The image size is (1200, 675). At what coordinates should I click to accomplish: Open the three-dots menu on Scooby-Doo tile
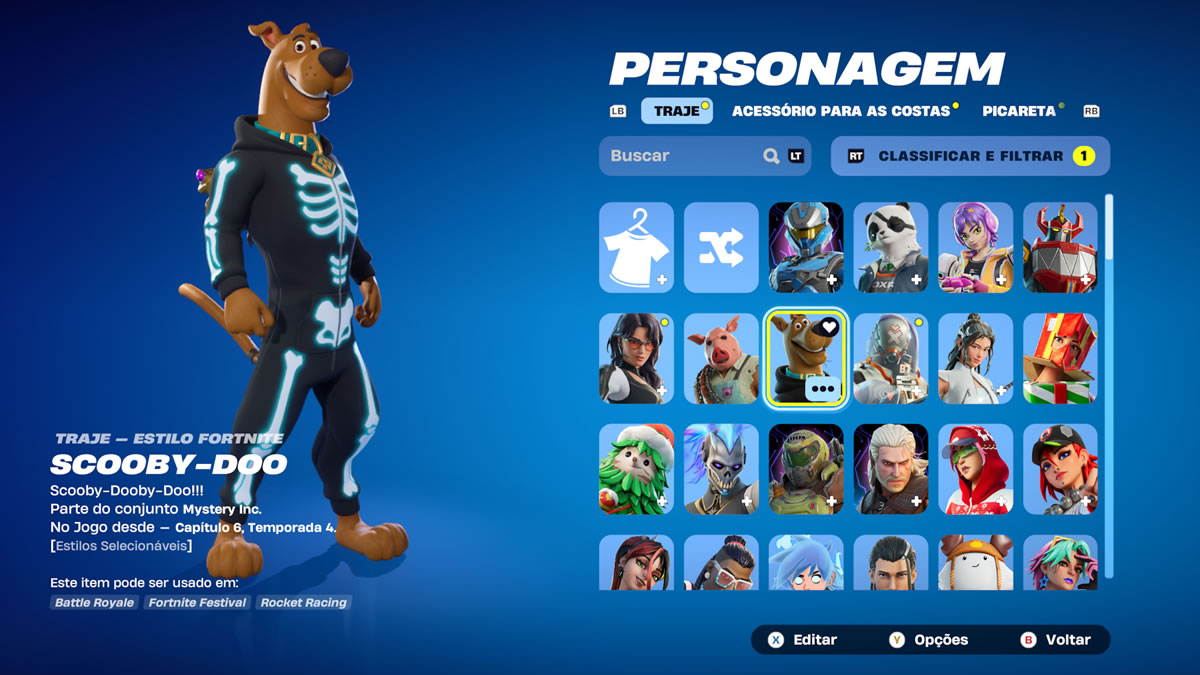click(x=824, y=389)
